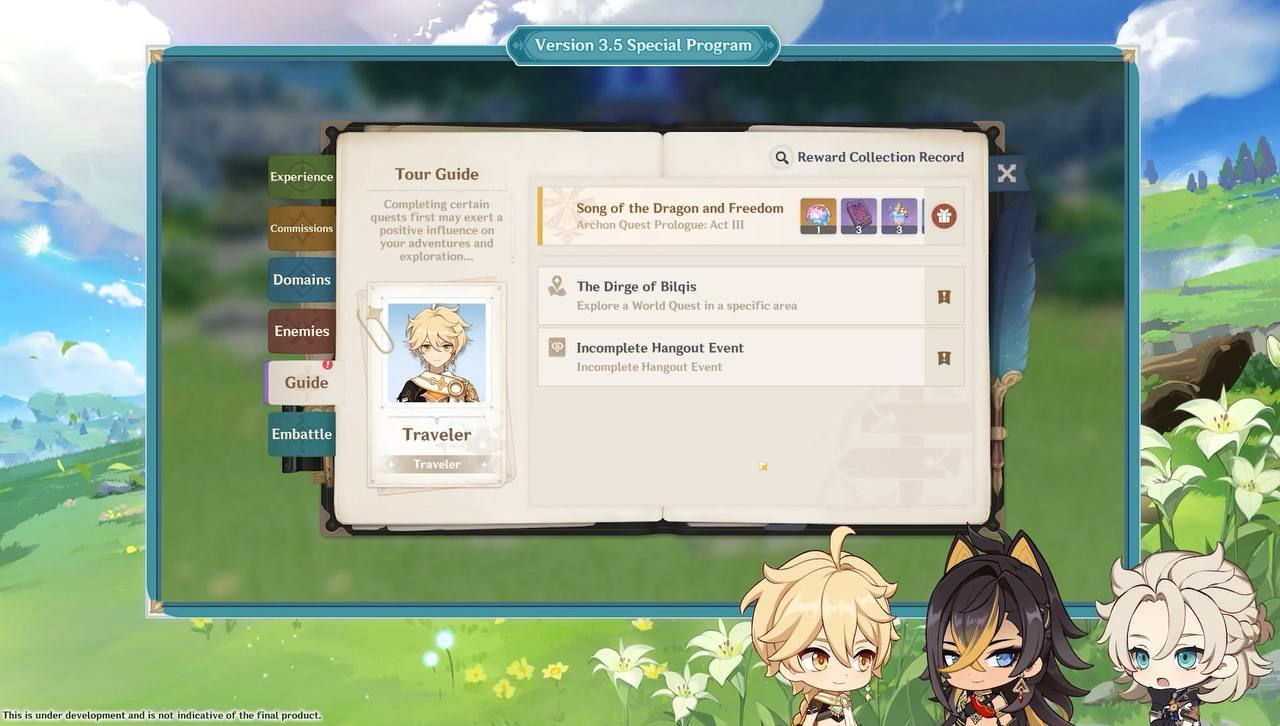Open the Embattle section
Viewport: 1280px width, 726px height.
click(x=300, y=433)
